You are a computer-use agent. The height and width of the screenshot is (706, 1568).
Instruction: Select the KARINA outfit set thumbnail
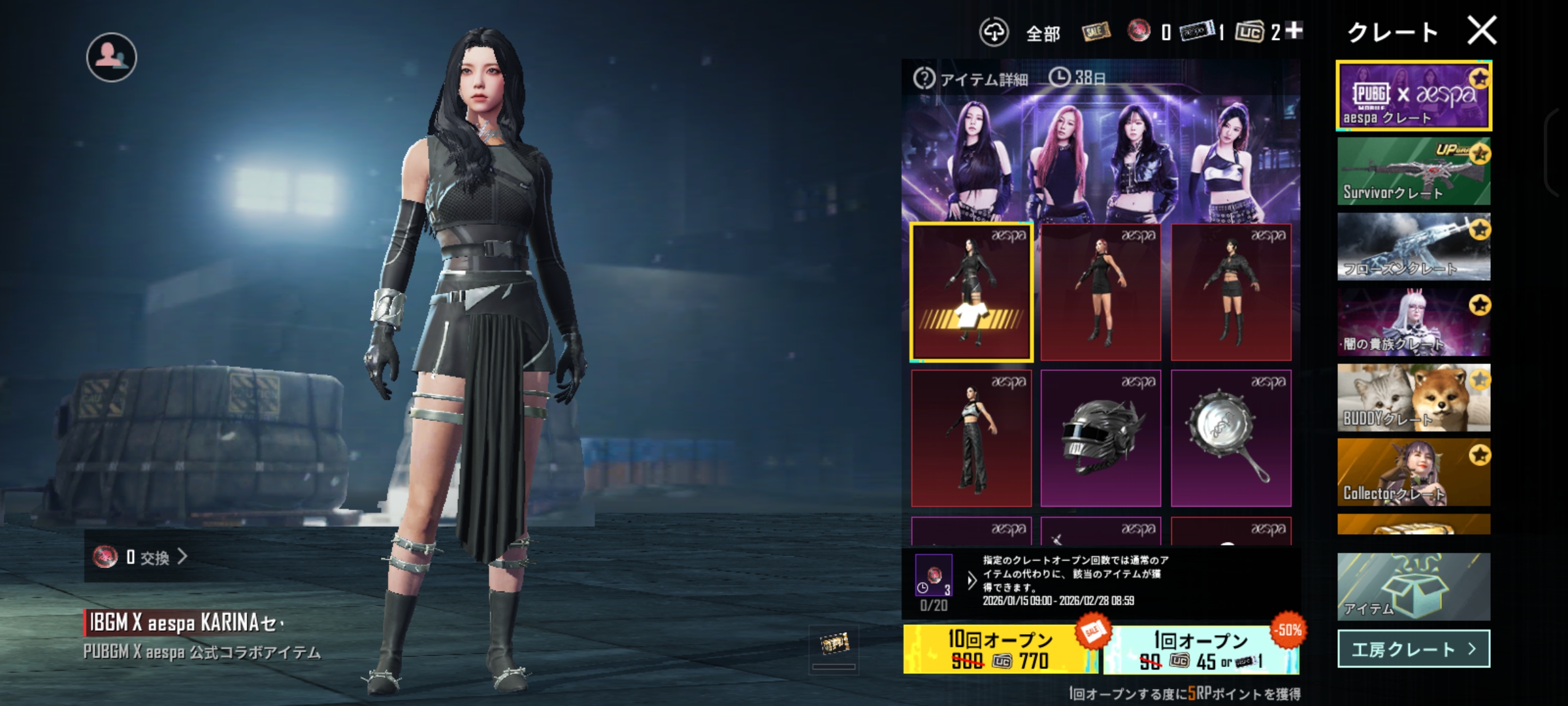point(972,292)
